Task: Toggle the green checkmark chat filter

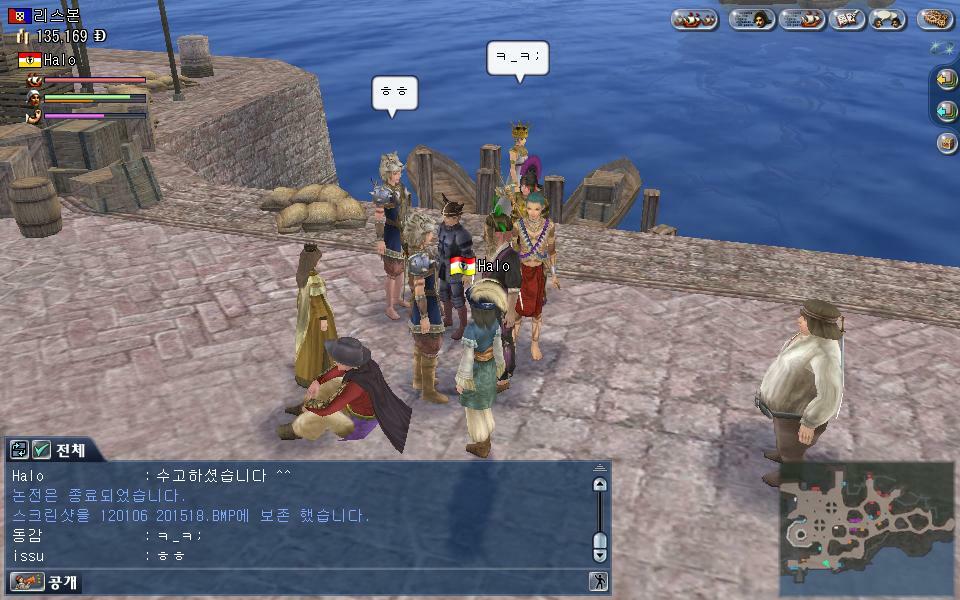Action: pos(42,450)
